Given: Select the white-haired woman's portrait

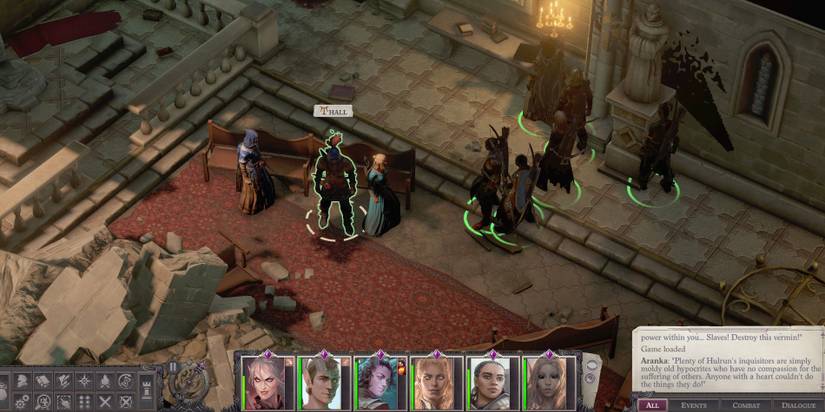Looking at the screenshot, I should click(264, 383).
